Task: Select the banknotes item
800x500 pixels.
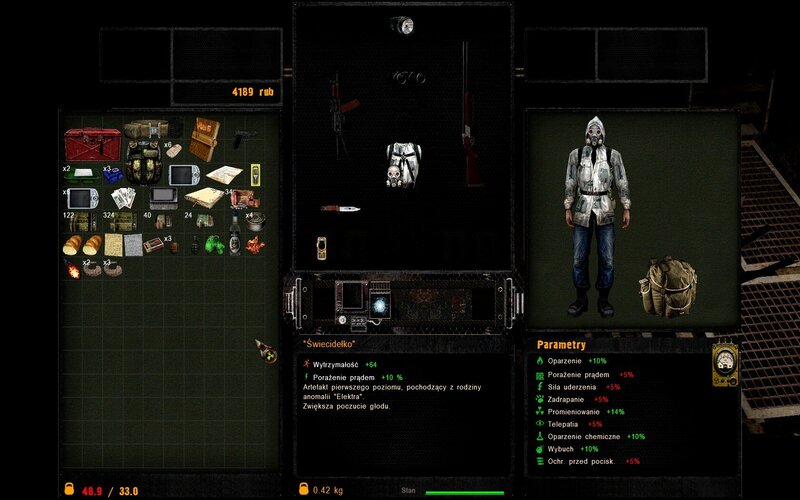Action: 123,197
